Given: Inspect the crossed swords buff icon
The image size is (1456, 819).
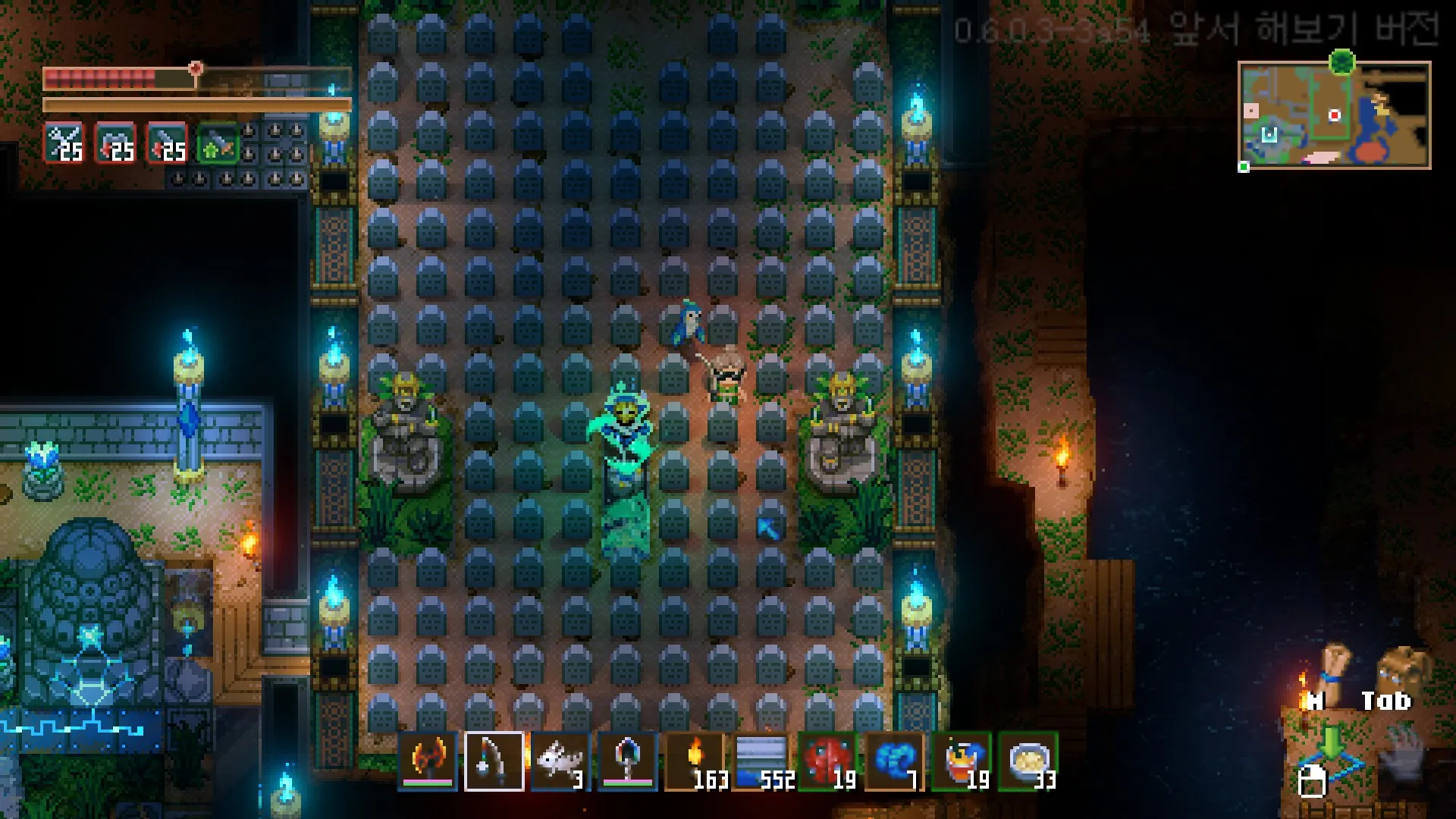Looking at the screenshot, I should [64, 143].
